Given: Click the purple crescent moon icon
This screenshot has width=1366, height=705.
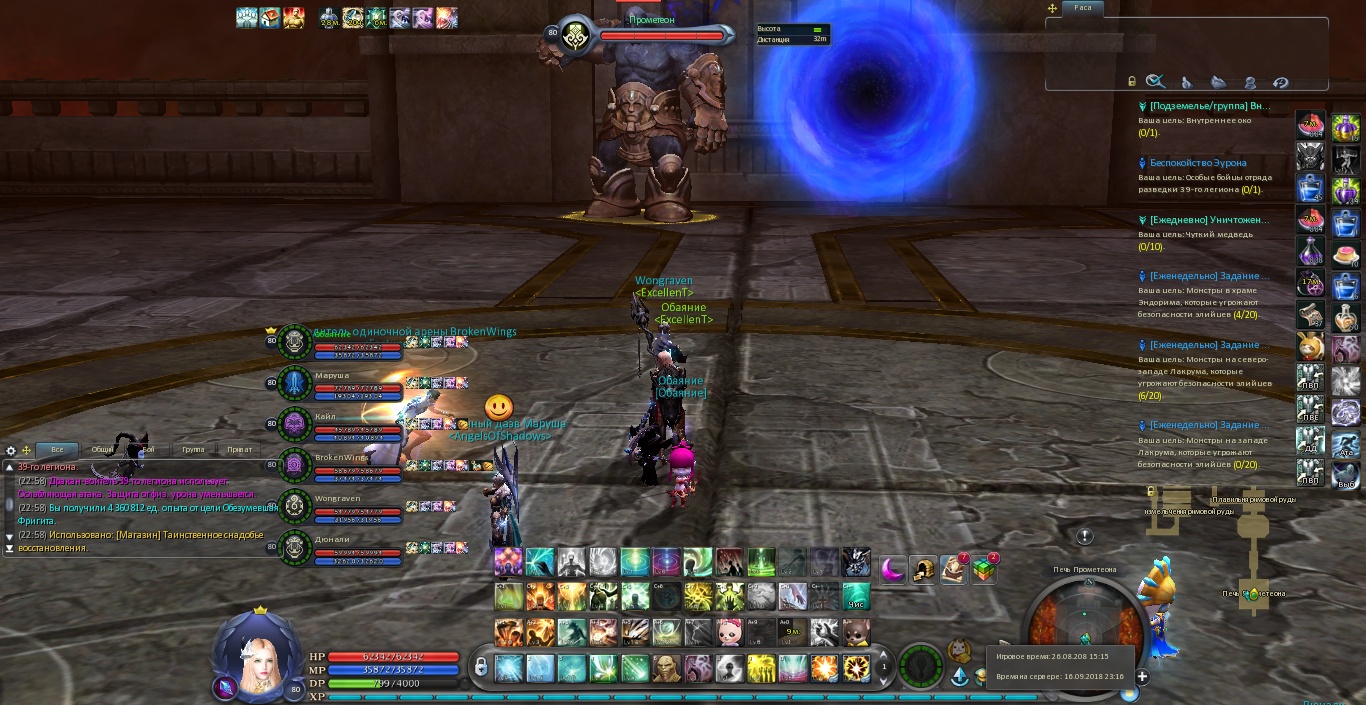Looking at the screenshot, I should 892,569.
